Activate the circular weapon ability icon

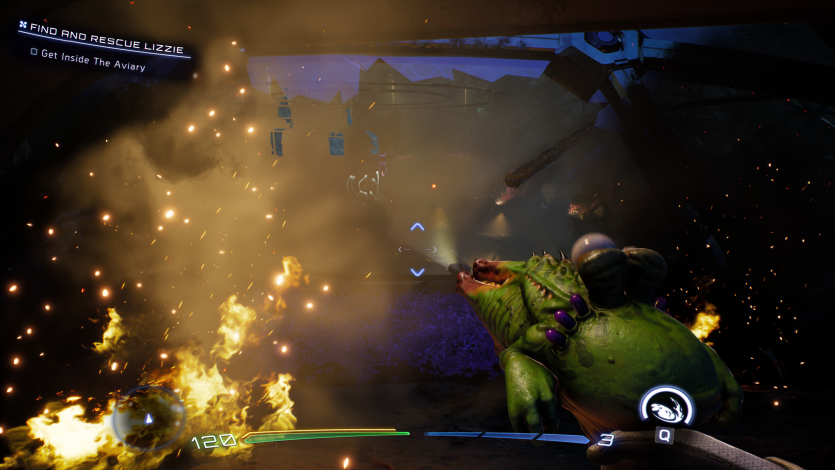coord(666,406)
